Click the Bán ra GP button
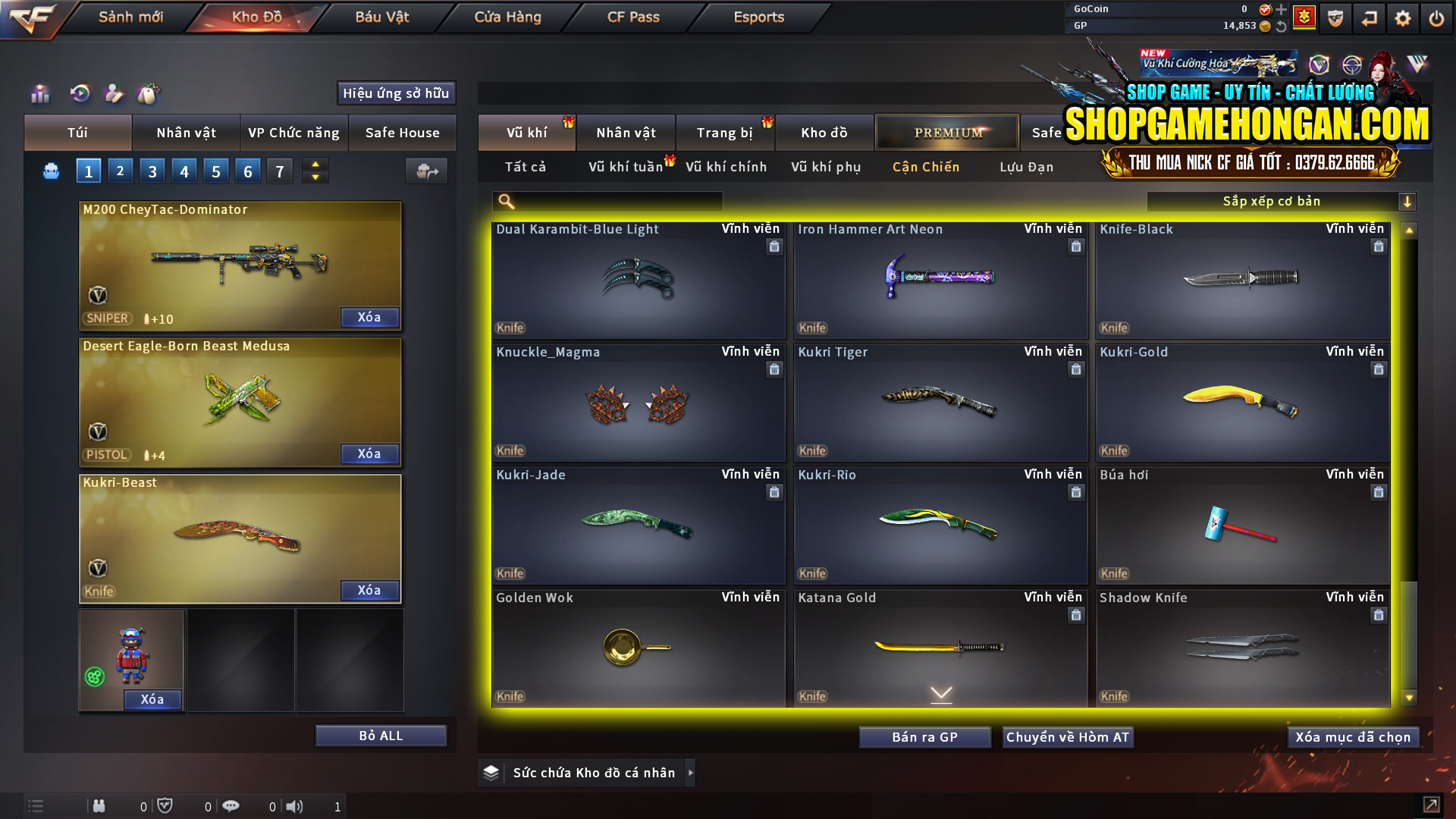The image size is (1456, 819). (924, 736)
